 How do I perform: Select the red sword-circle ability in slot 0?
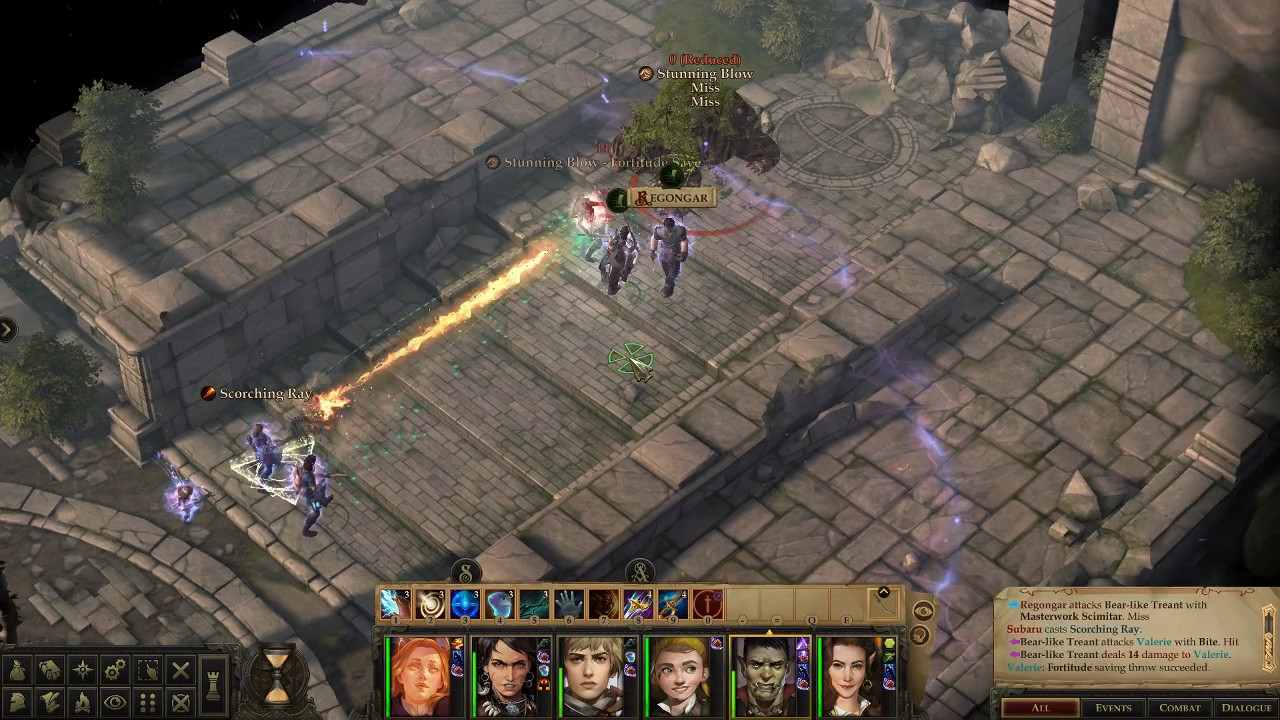708,604
